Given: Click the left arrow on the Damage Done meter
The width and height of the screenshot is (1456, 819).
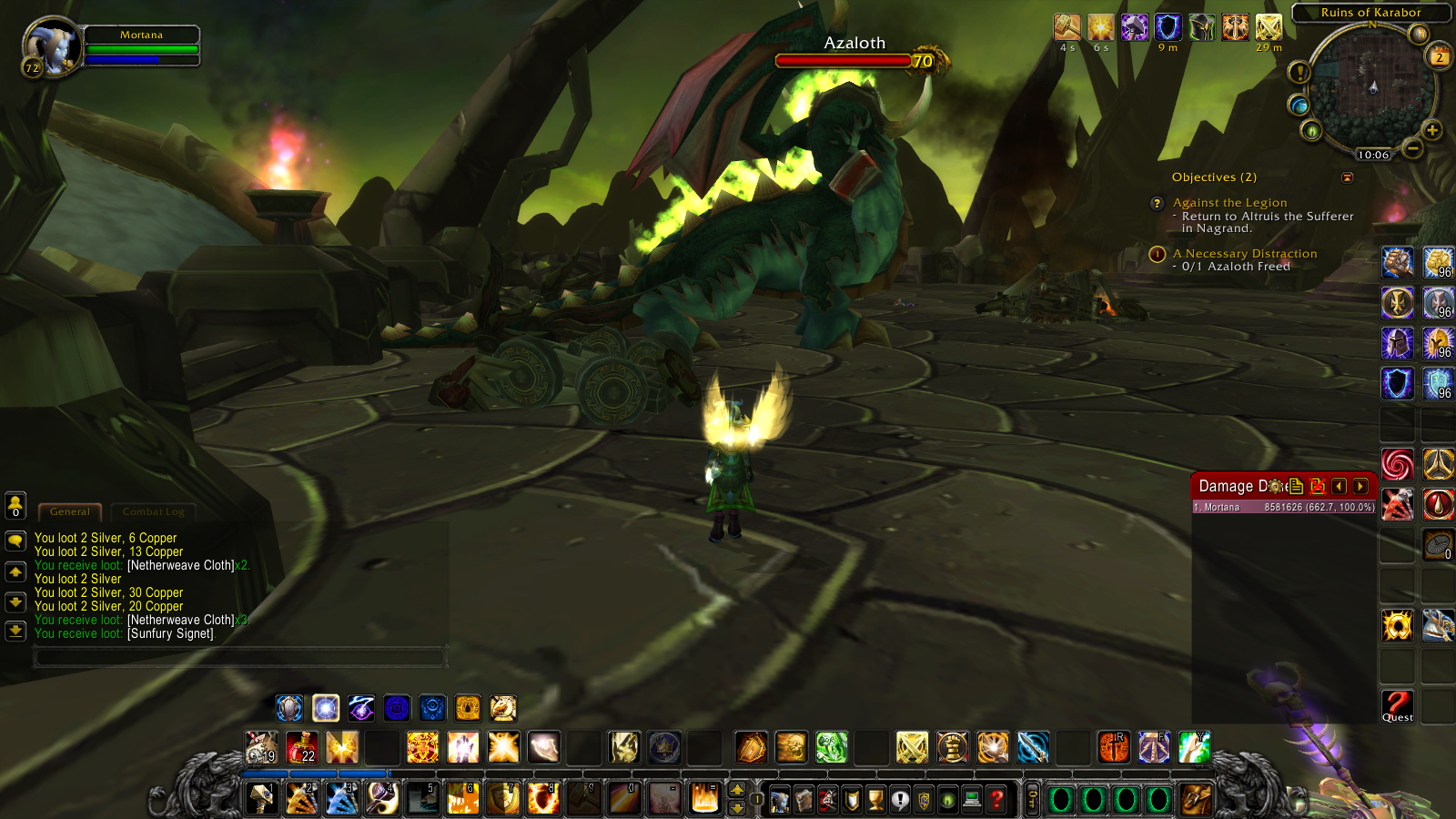Looking at the screenshot, I should point(1338,486).
